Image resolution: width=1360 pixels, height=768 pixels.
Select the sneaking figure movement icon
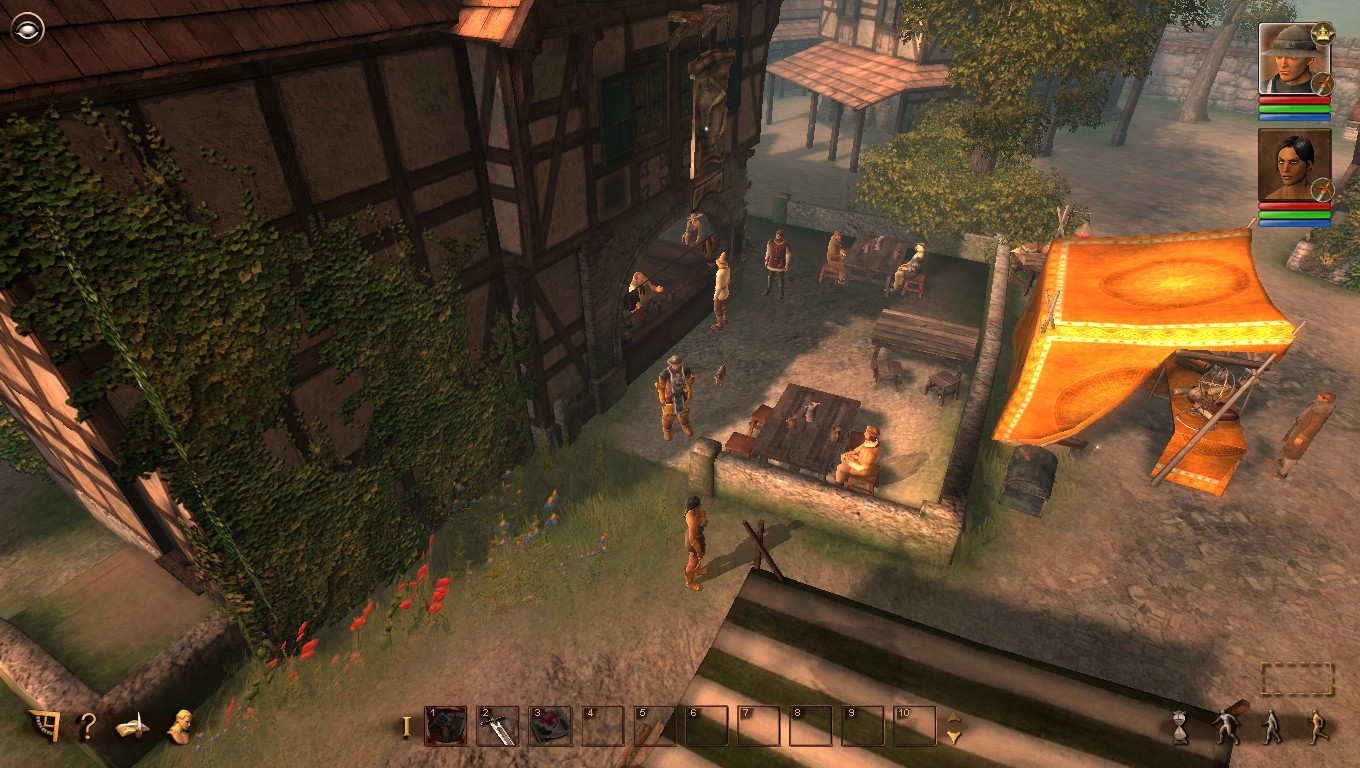(1226, 726)
